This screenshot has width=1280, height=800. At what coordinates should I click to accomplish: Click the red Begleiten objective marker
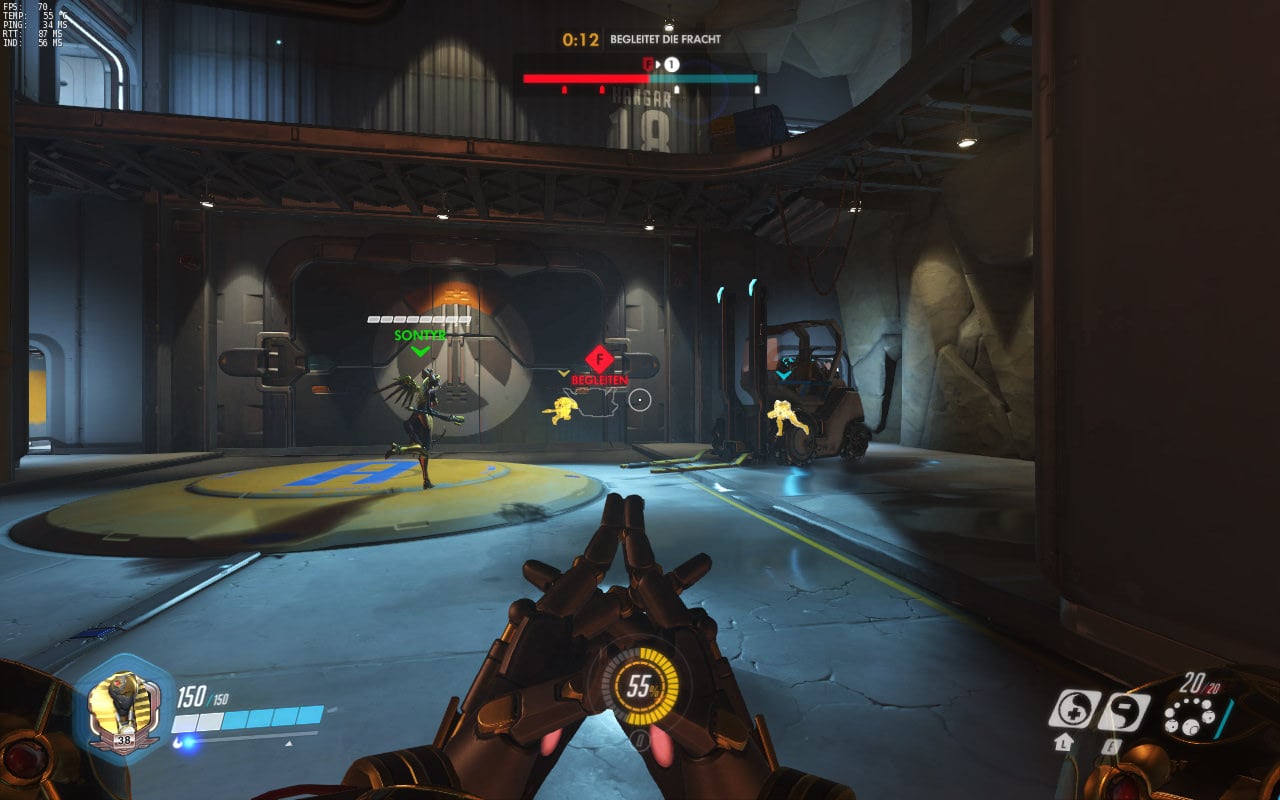point(598,359)
